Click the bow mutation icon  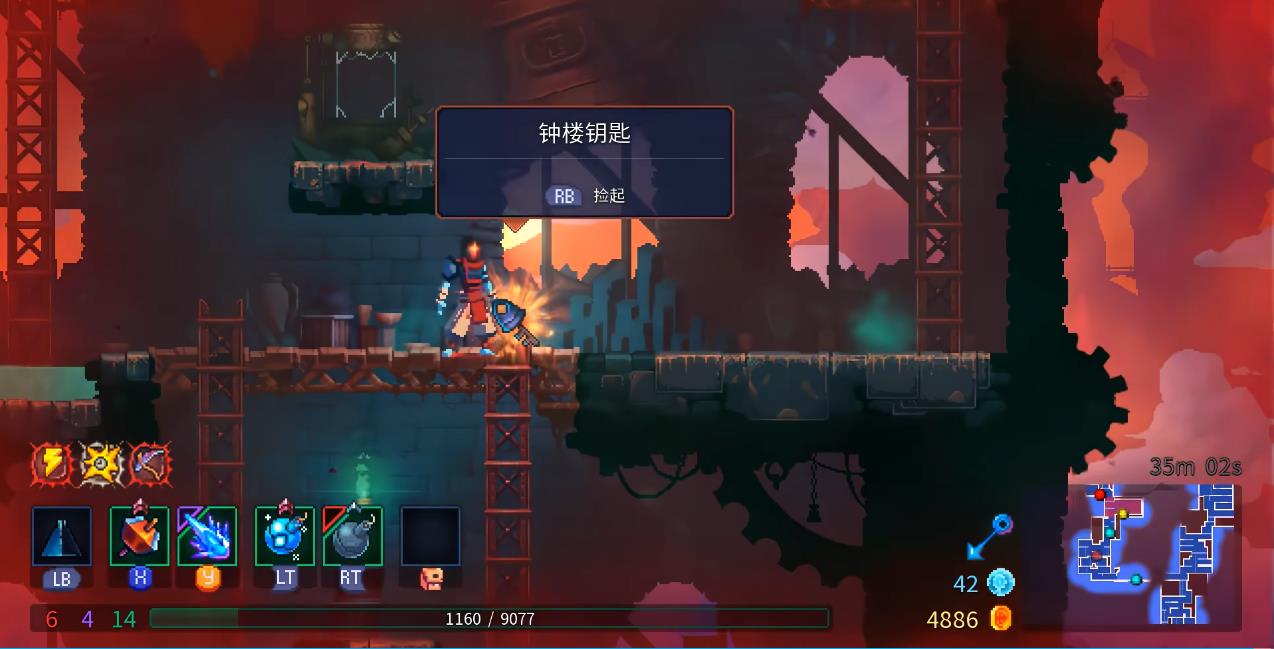[150, 463]
